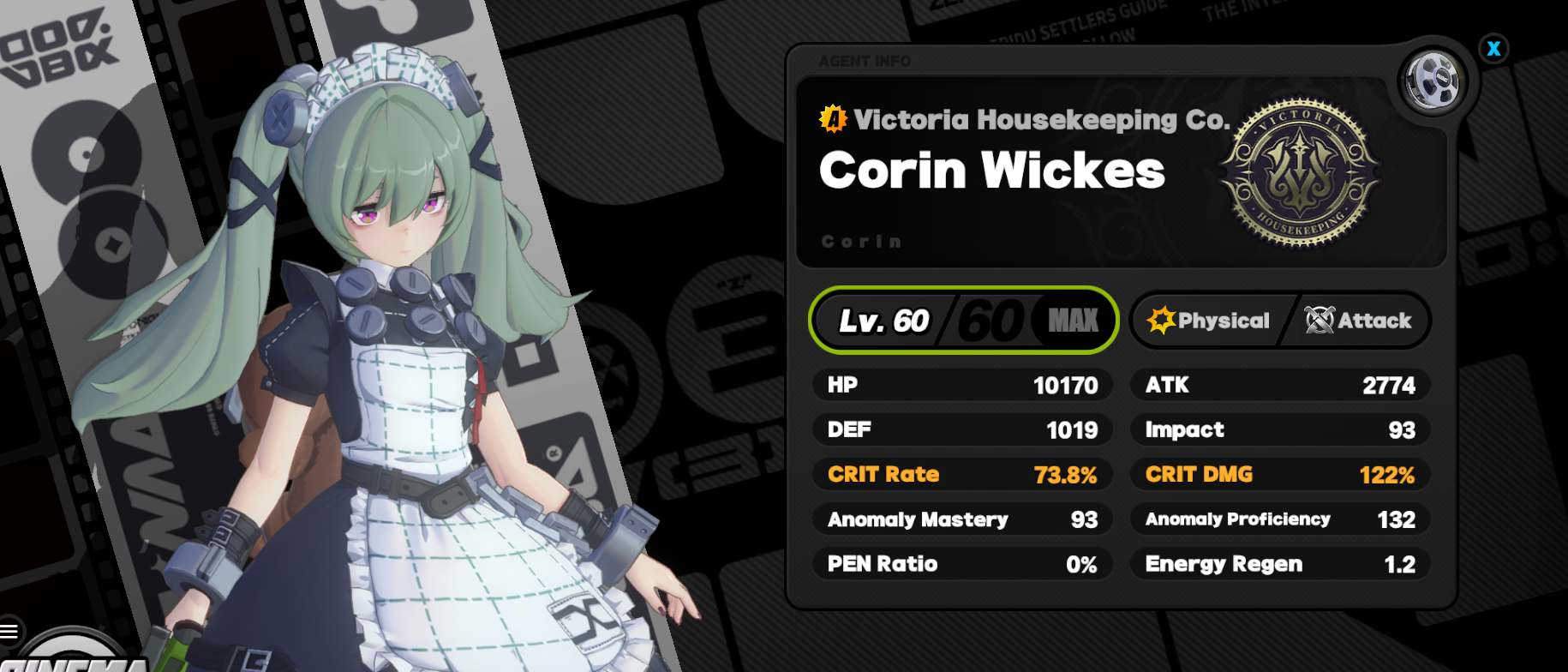Viewport: 1568px width, 672px height.
Task: Click the Corin name label
Action: pos(863,241)
